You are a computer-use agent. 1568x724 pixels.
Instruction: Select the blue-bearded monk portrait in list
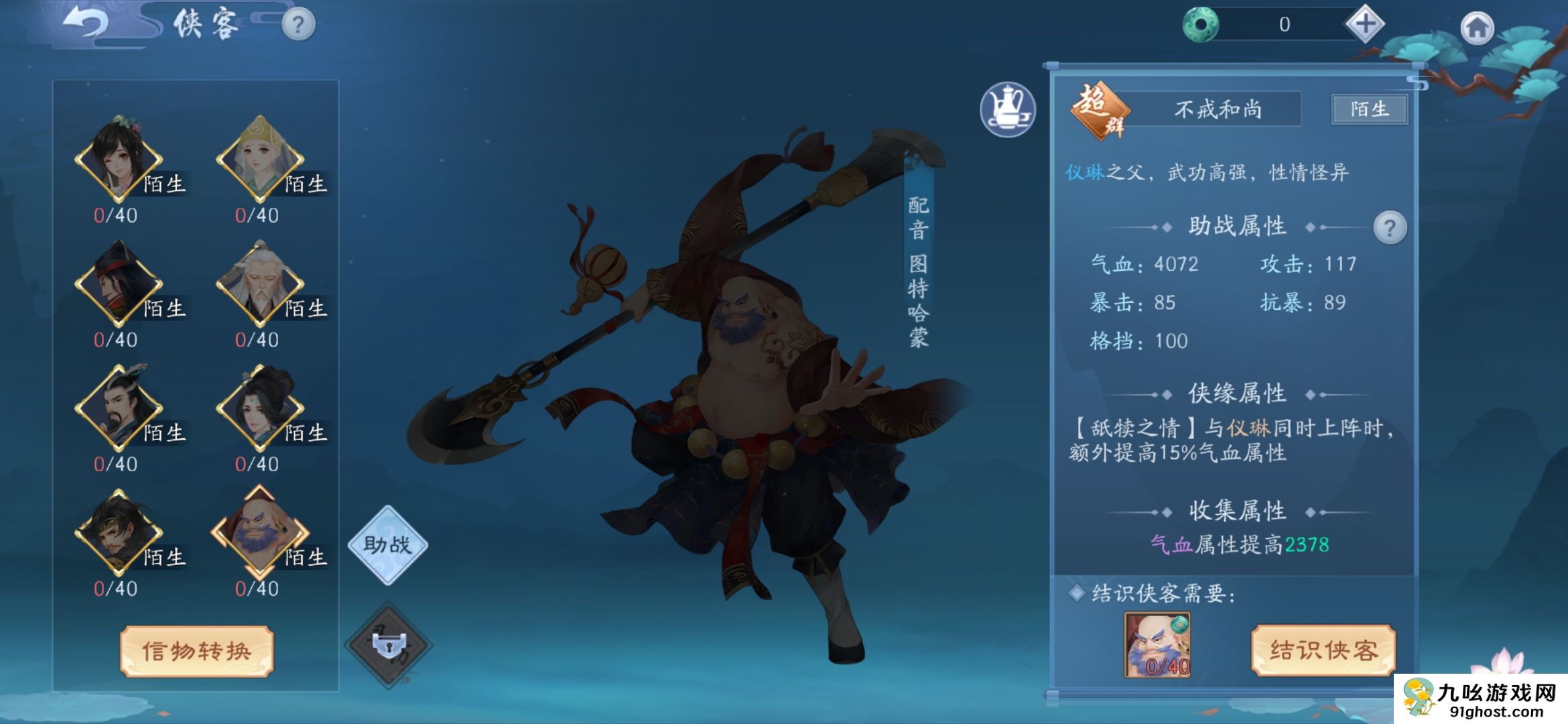[x=260, y=532]
